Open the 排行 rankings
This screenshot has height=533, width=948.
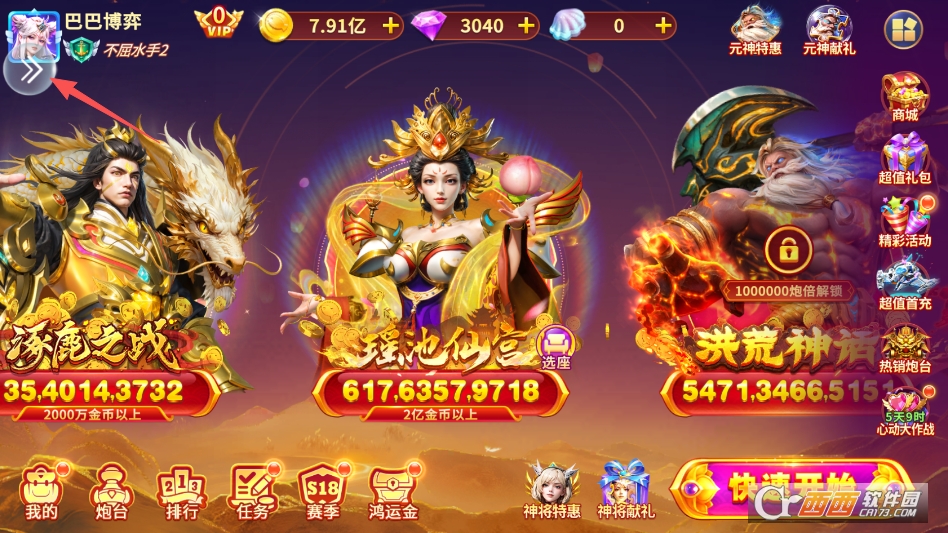181,493
